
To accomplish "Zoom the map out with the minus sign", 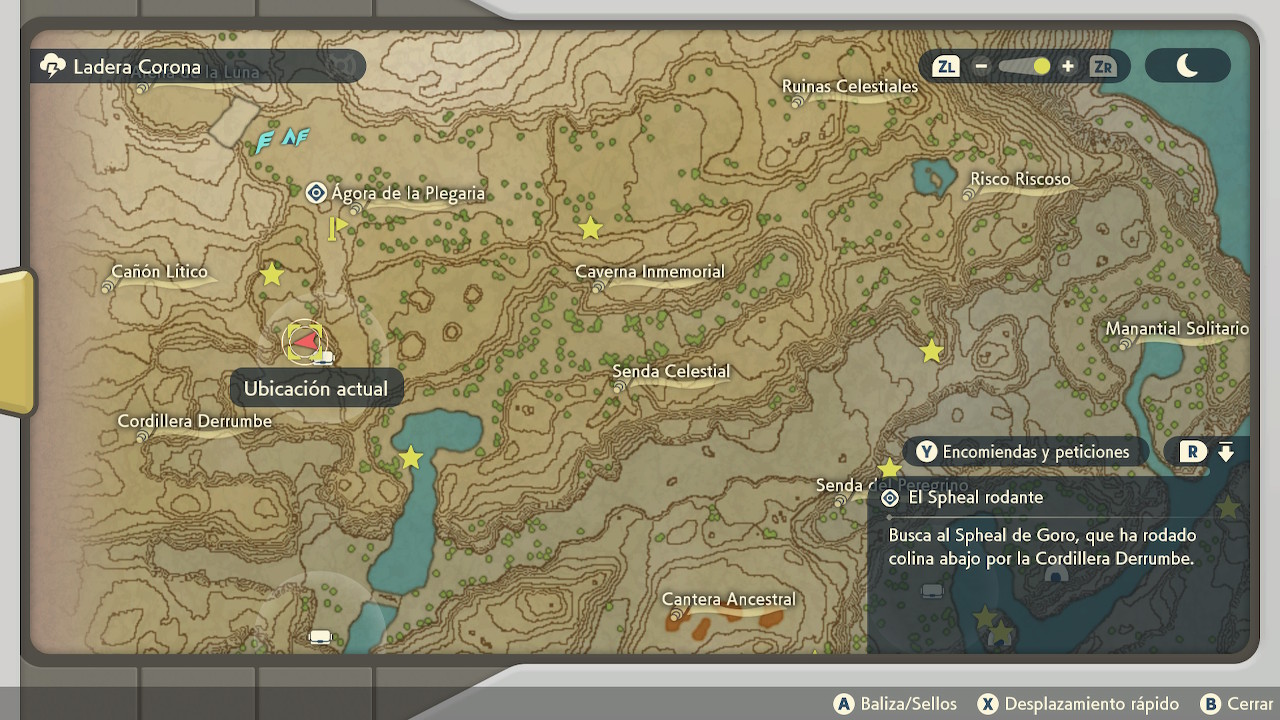I will [x=981, y=67].
